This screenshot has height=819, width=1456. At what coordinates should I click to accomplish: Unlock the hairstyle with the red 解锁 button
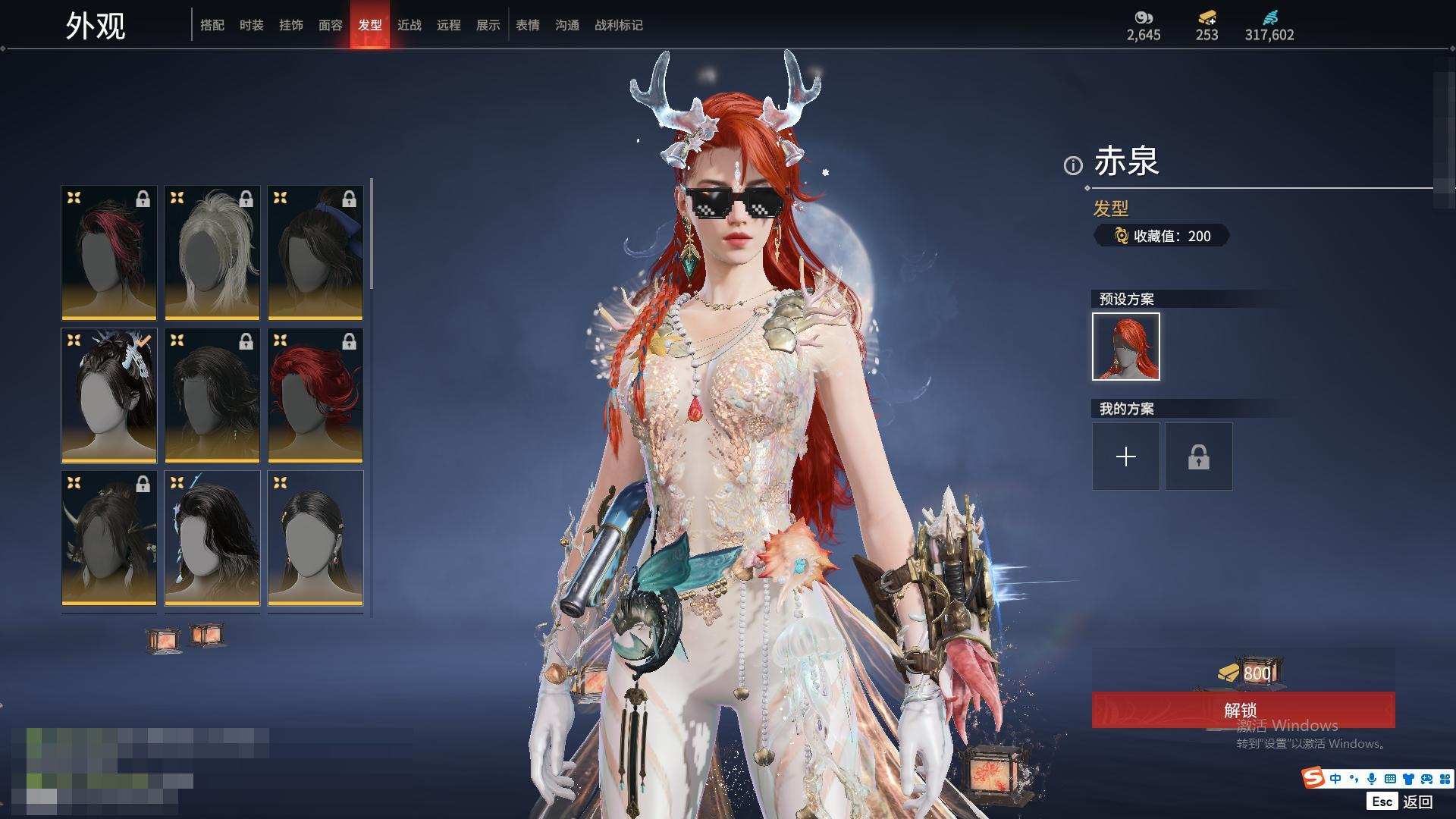(1242, 710)
